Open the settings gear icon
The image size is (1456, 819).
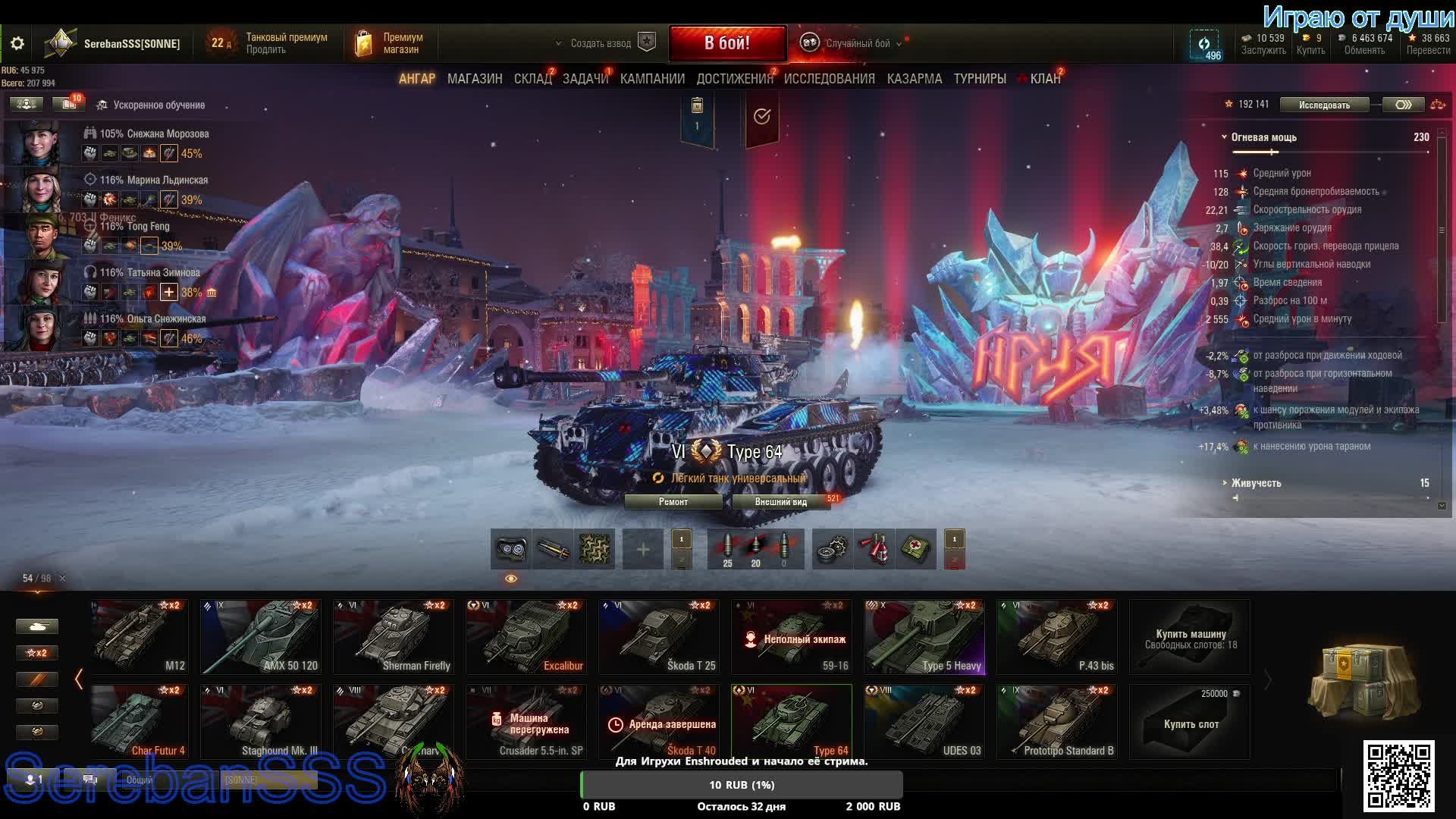(17, 44)
